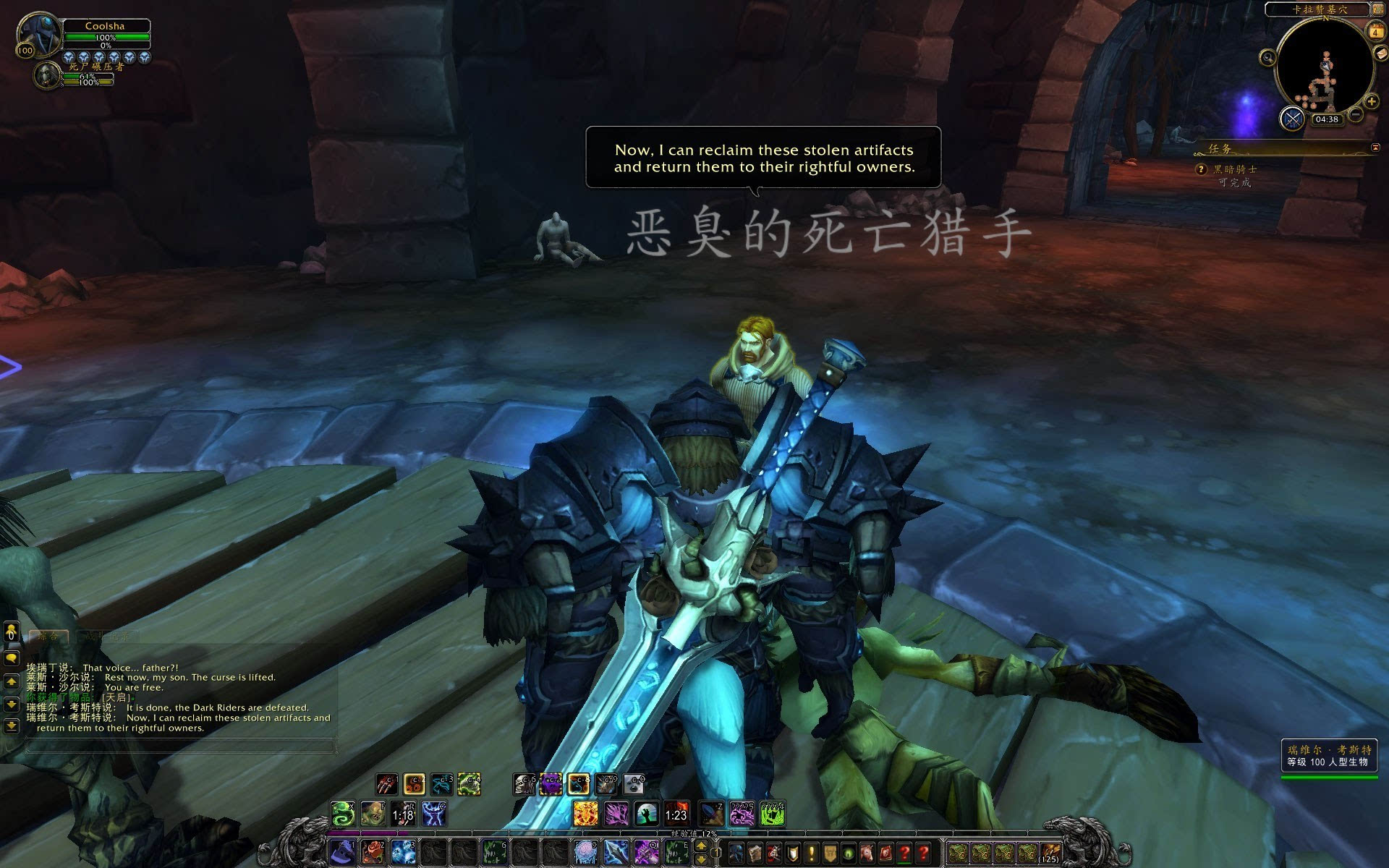Open world map button beside zone name
The width and height of the screenshot is (1389, 868).
point(1378,9)
